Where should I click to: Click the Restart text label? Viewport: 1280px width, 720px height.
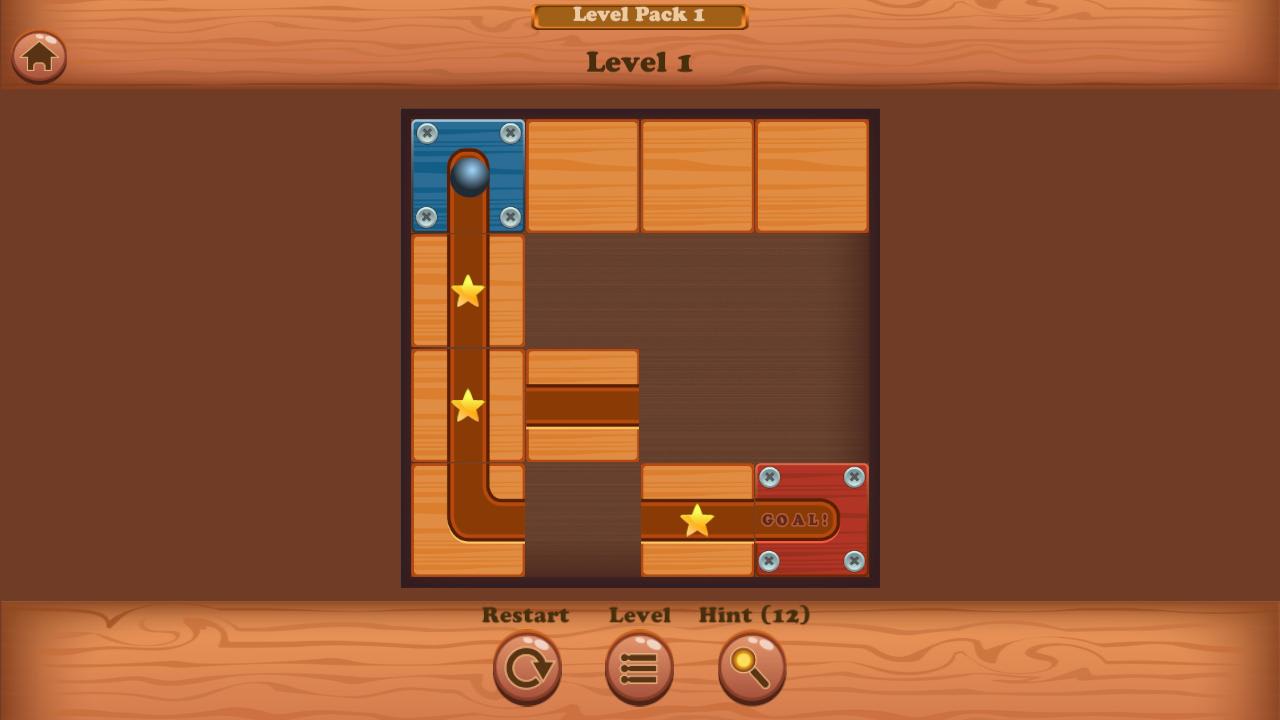(x=526, y=615)
